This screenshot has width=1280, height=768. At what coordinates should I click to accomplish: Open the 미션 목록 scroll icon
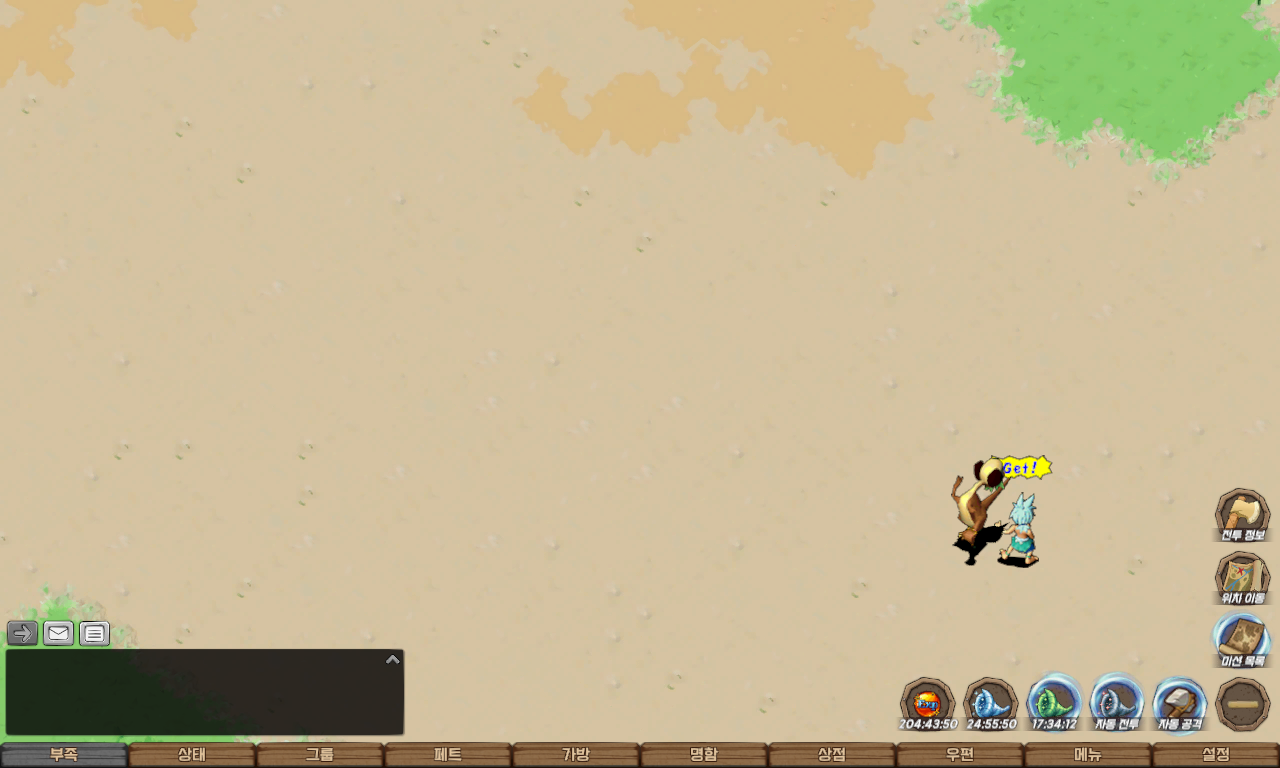1242,640
